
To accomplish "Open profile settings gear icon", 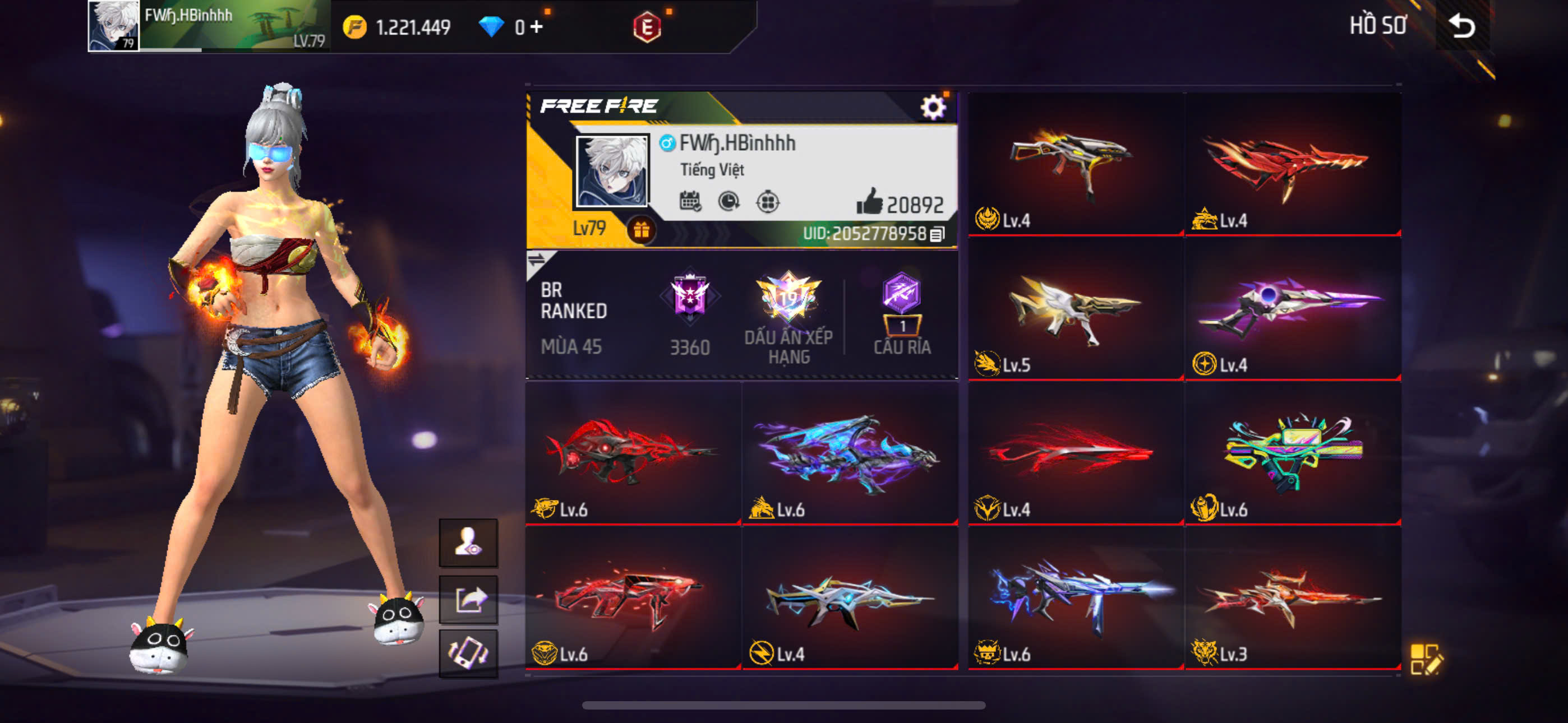I will pos(932,108).
